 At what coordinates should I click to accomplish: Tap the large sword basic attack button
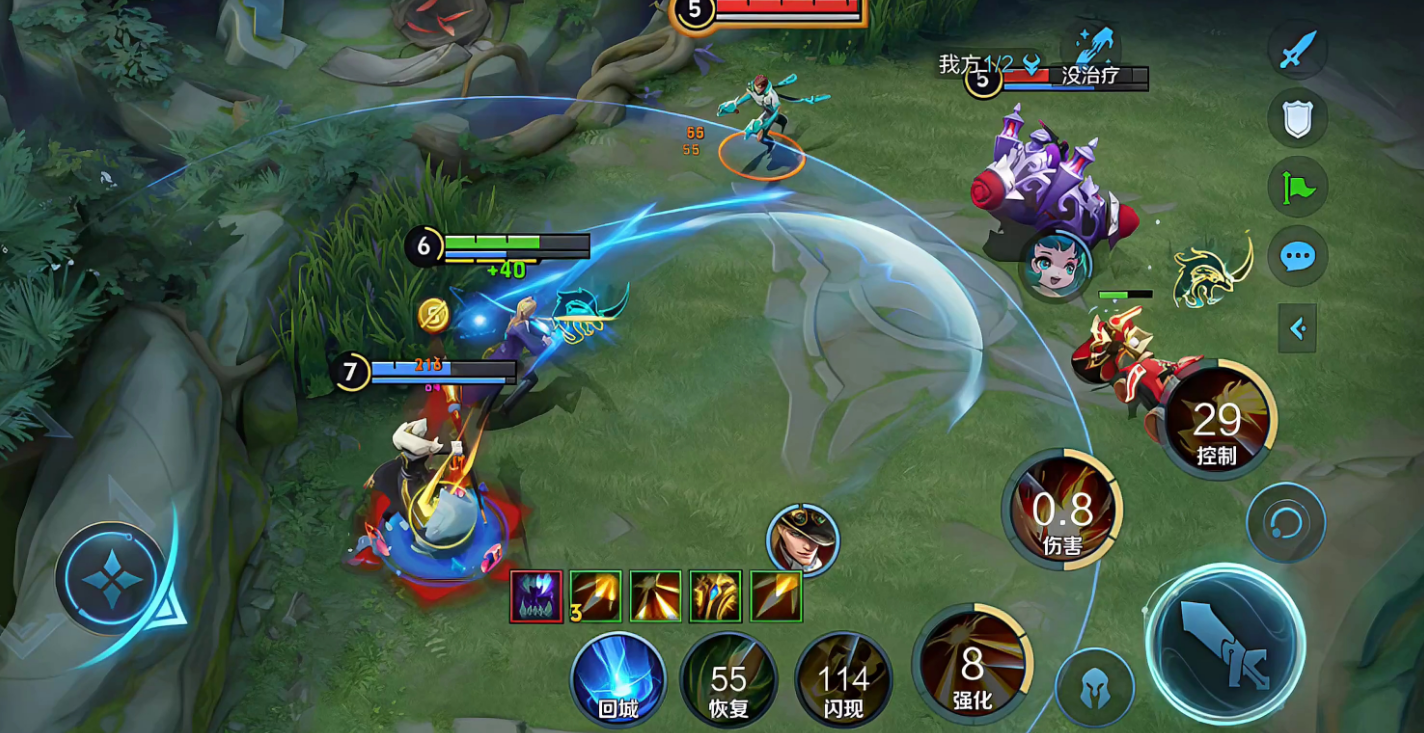(1225, 643)
